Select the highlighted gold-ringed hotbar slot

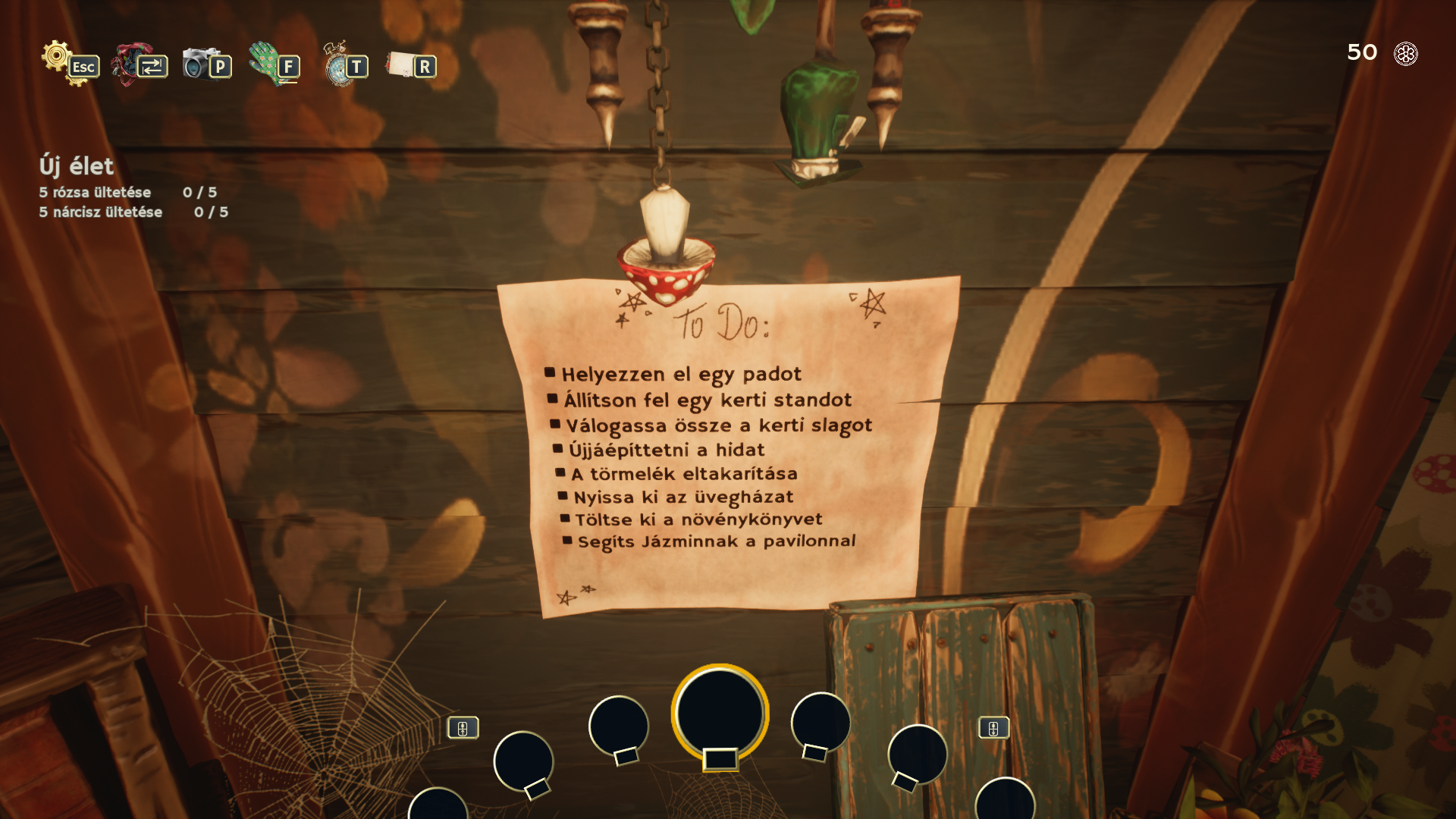pos(720,713)
